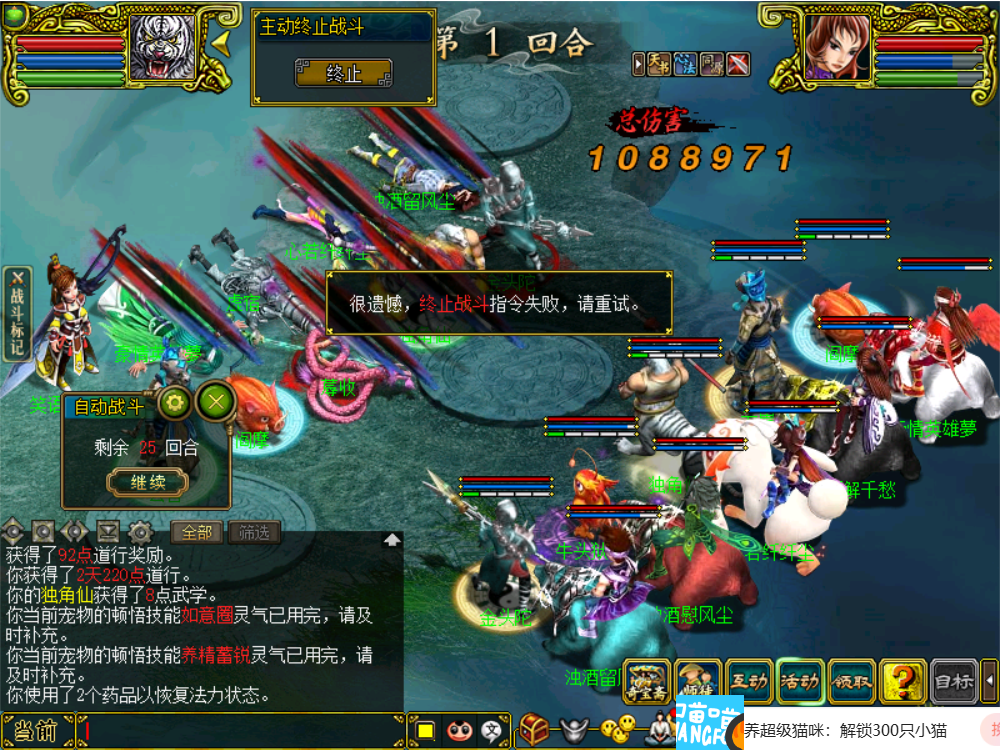Open the yellow question mark help
The width and height of the screenshot is (1000, 750).
pyautogui.click(x=903, y=682)
